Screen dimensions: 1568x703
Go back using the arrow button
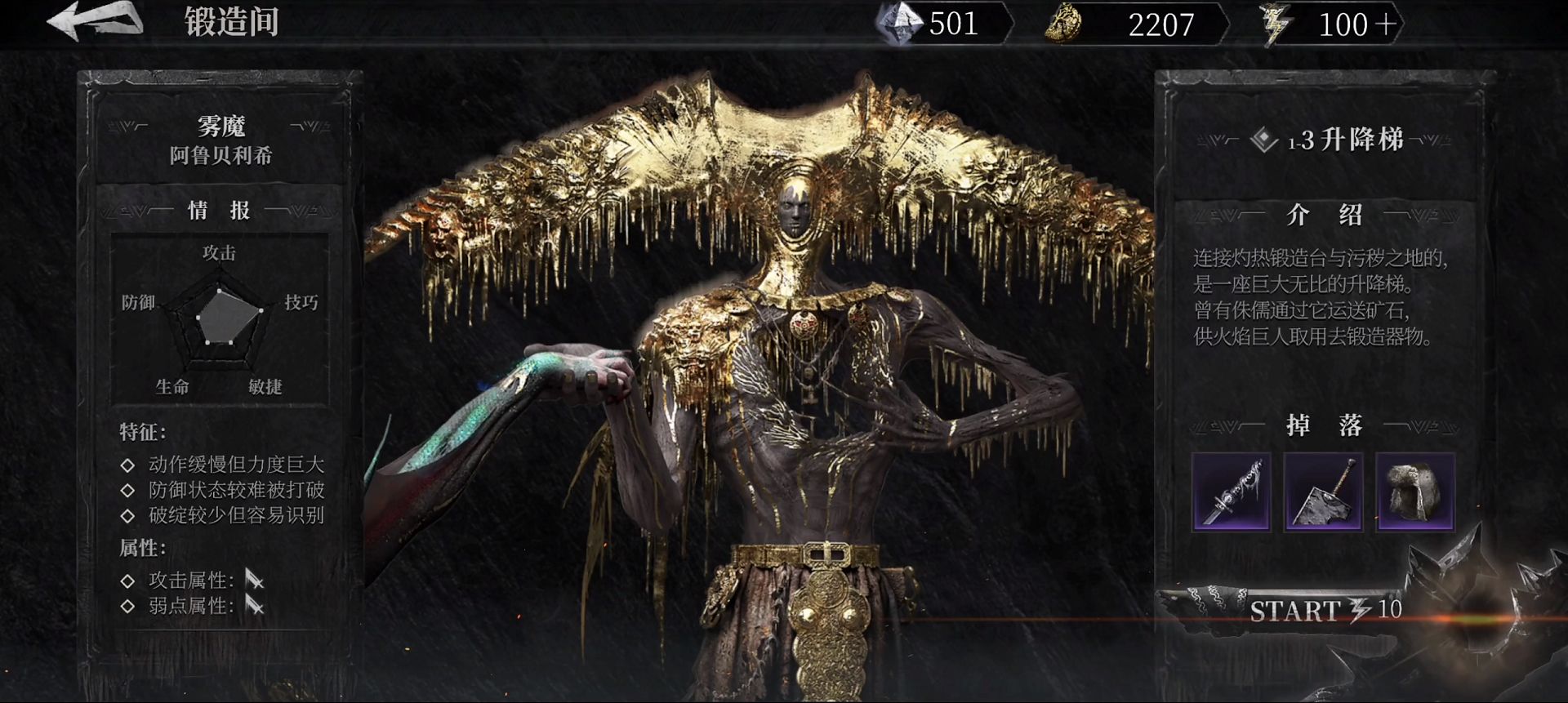pos(94,20)
